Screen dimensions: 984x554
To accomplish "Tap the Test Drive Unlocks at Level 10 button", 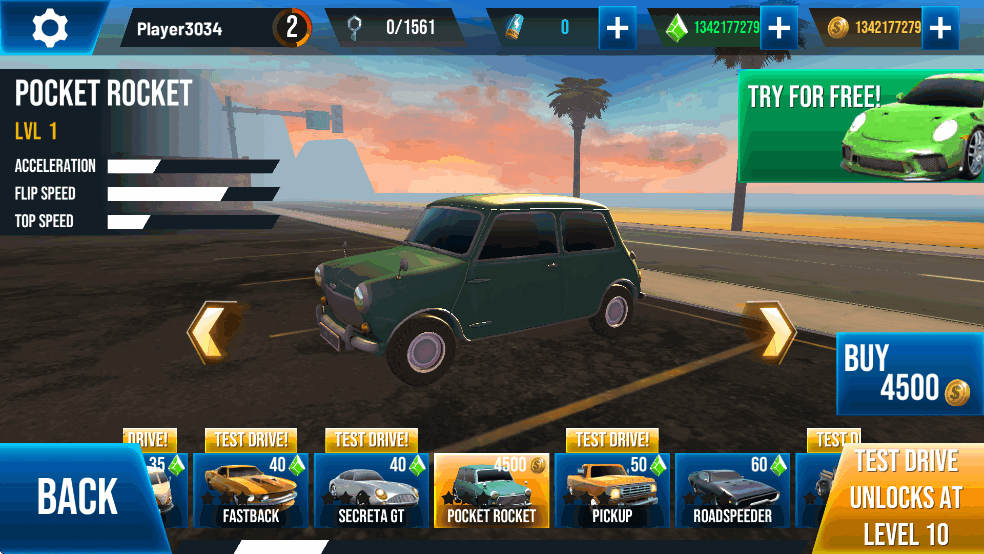I will pos(905,498).
